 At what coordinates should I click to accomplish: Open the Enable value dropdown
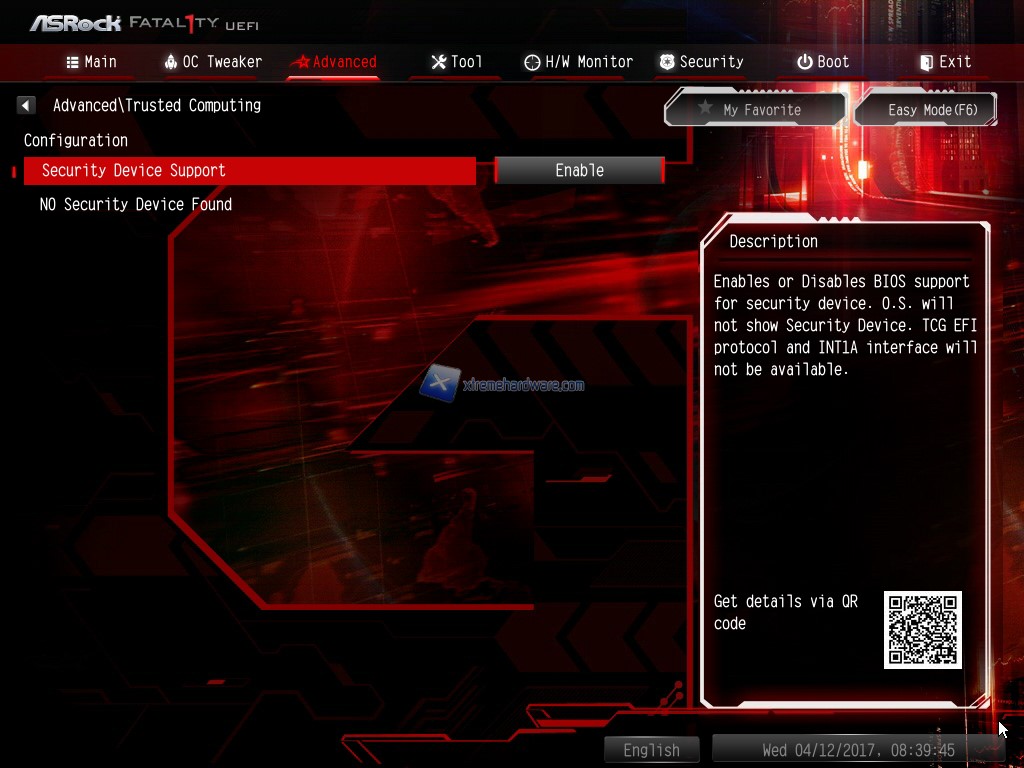click(x=580, y=171)
